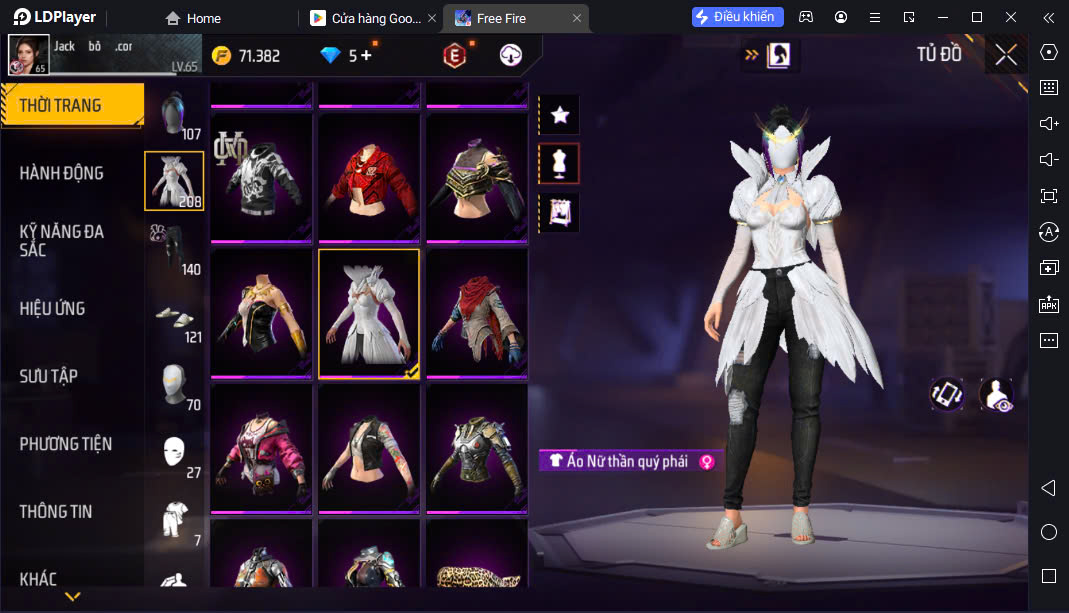Show favorites with the star filter
The height and width of the screenshot is (613, 1069).
[x=560, y=115]
